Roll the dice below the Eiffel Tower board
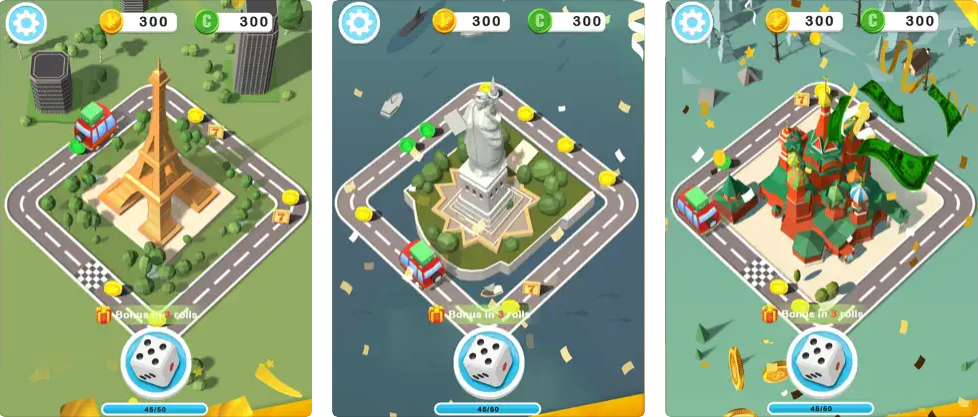Viewport: 978px width, 417px height. point(155,363)
